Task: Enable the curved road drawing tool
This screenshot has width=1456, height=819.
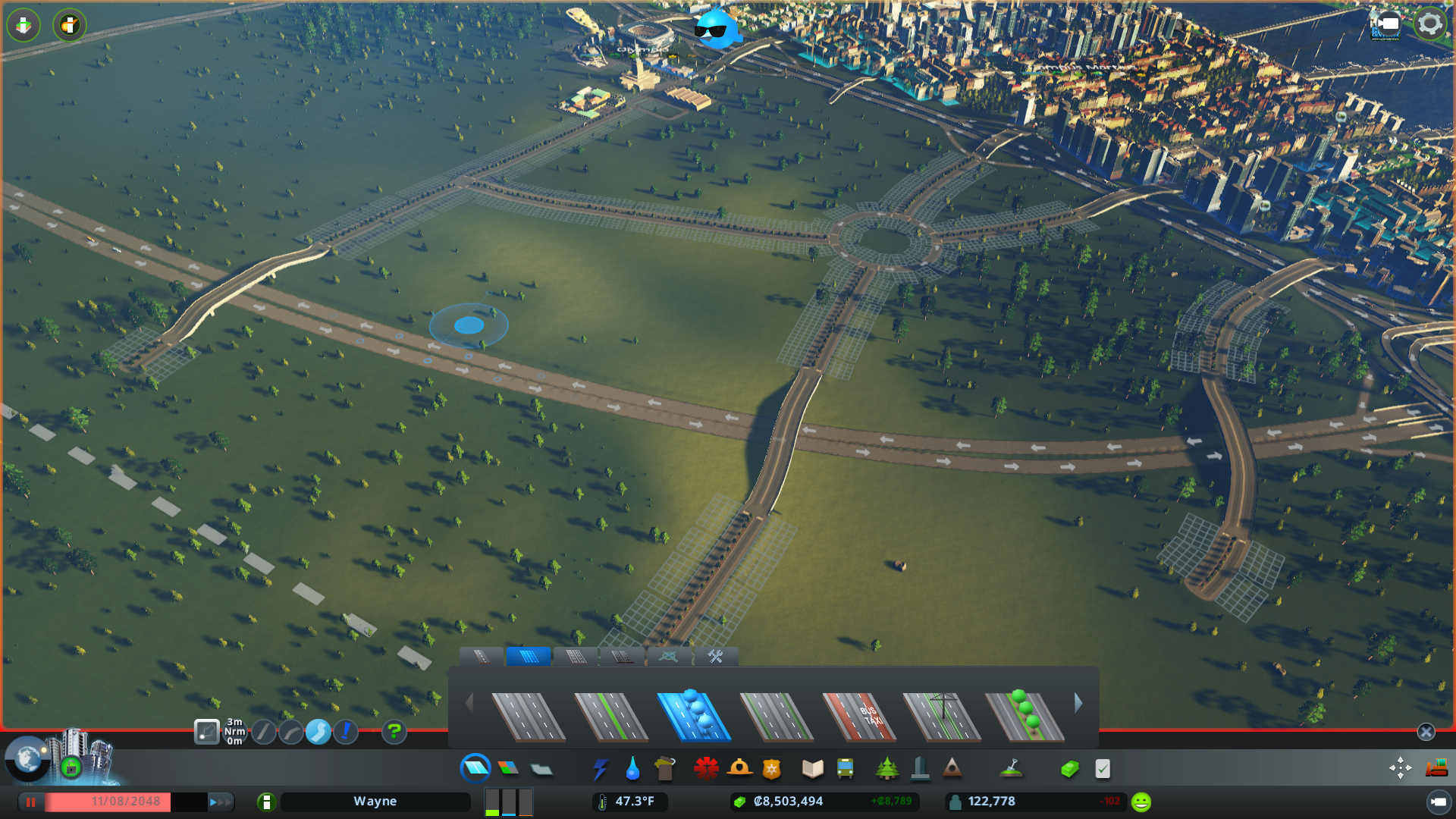Action: click(291, 732)
